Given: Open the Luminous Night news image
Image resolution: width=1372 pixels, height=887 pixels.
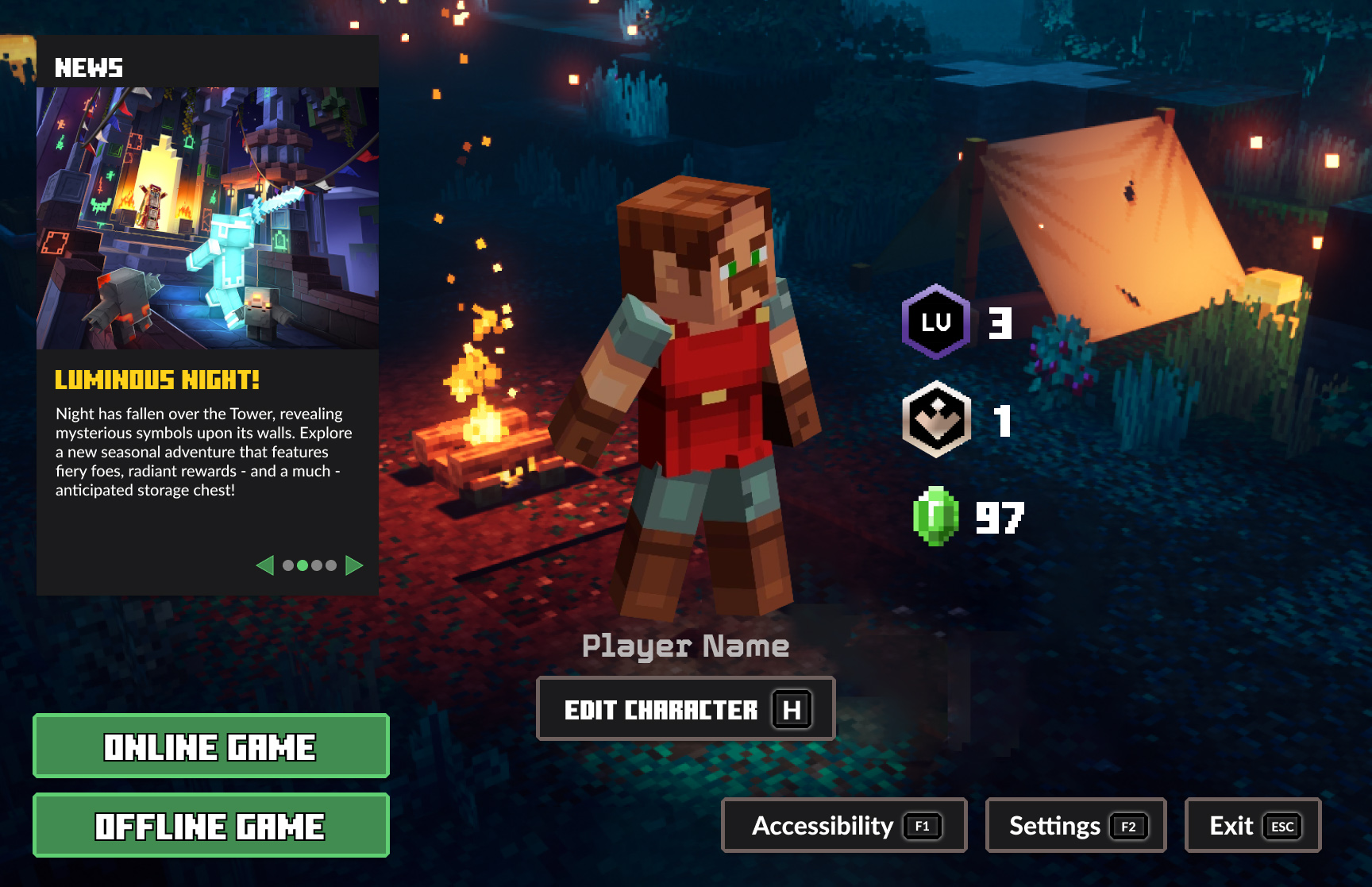Looking at the screenshot, I should (207, 218).
